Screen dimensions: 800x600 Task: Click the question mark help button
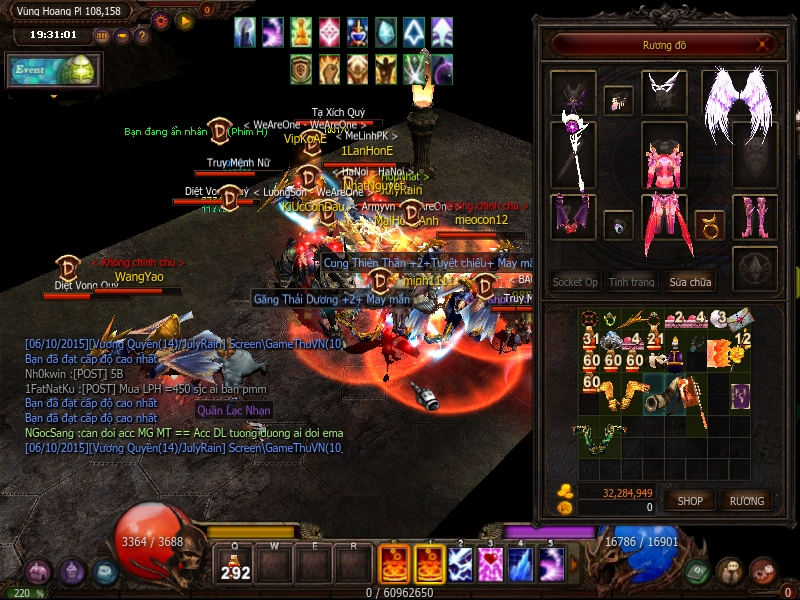[x=142, y=36]
